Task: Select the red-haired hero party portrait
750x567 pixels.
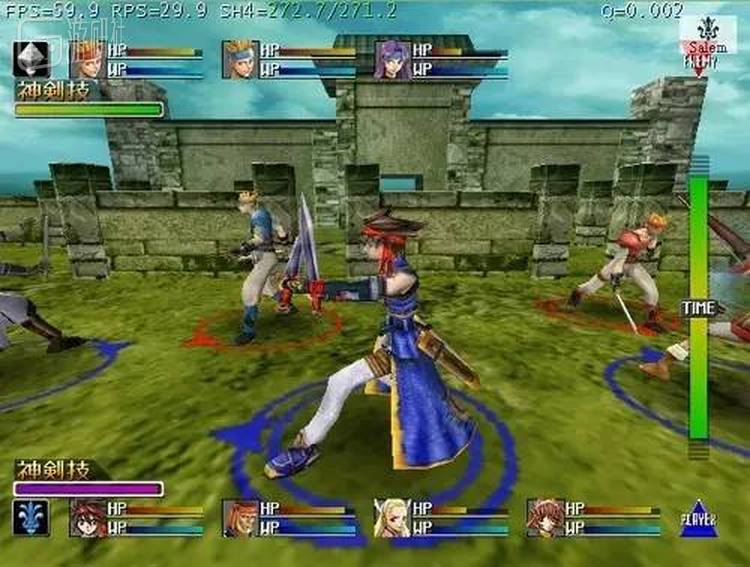Action: pos(88,517)
